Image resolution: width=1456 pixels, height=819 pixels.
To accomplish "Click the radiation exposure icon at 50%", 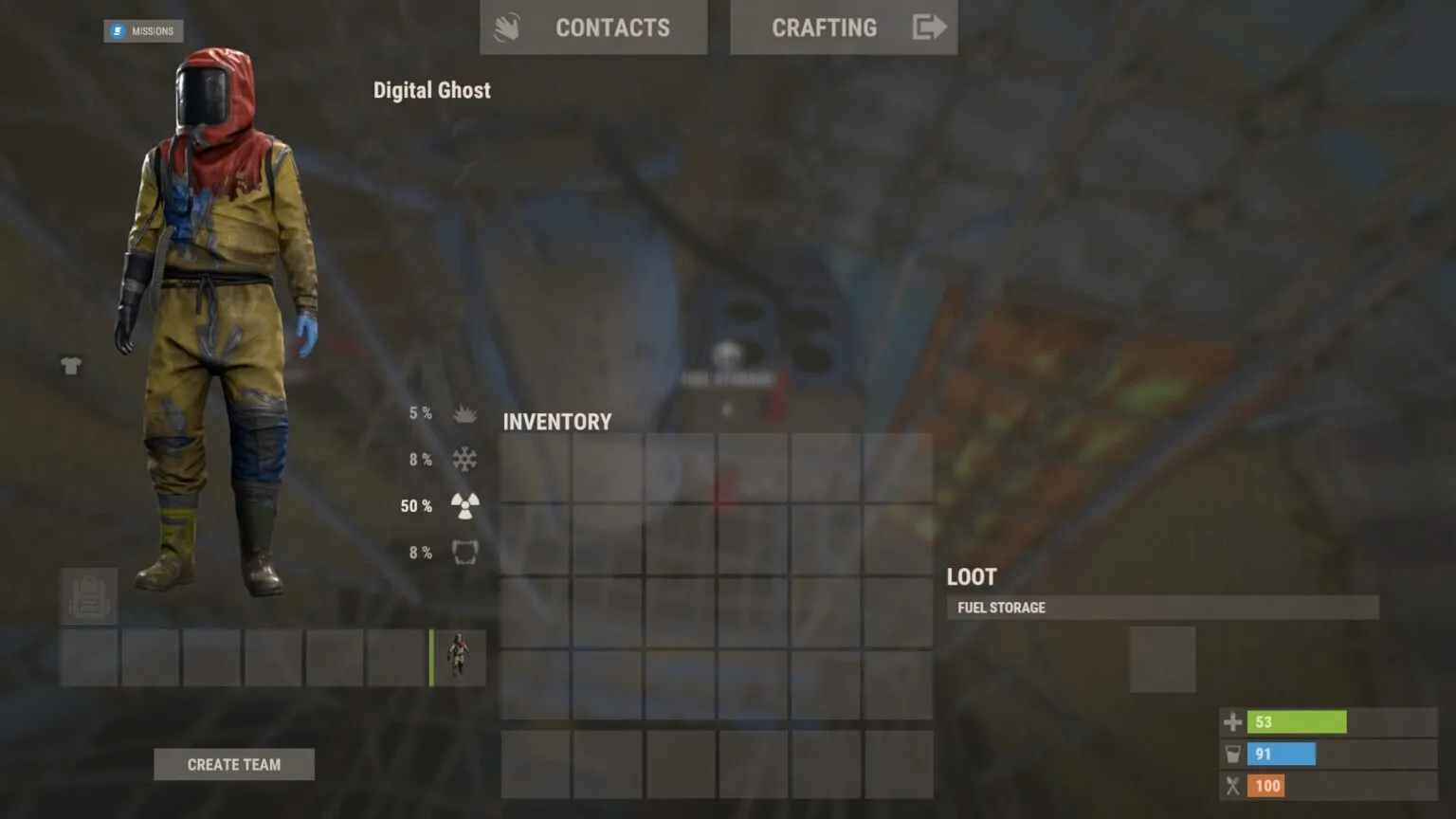I will click(x=464, y=503).
